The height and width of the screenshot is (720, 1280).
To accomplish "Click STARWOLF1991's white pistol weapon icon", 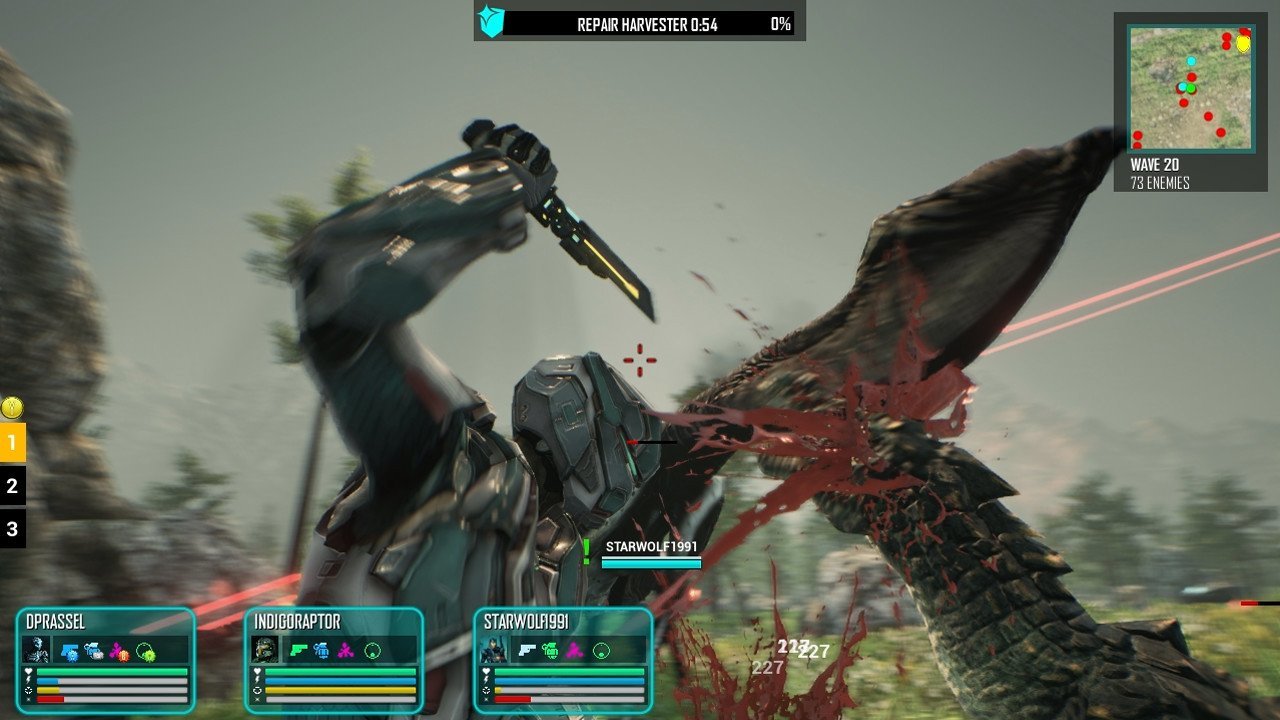I will (x=527, y=651).
